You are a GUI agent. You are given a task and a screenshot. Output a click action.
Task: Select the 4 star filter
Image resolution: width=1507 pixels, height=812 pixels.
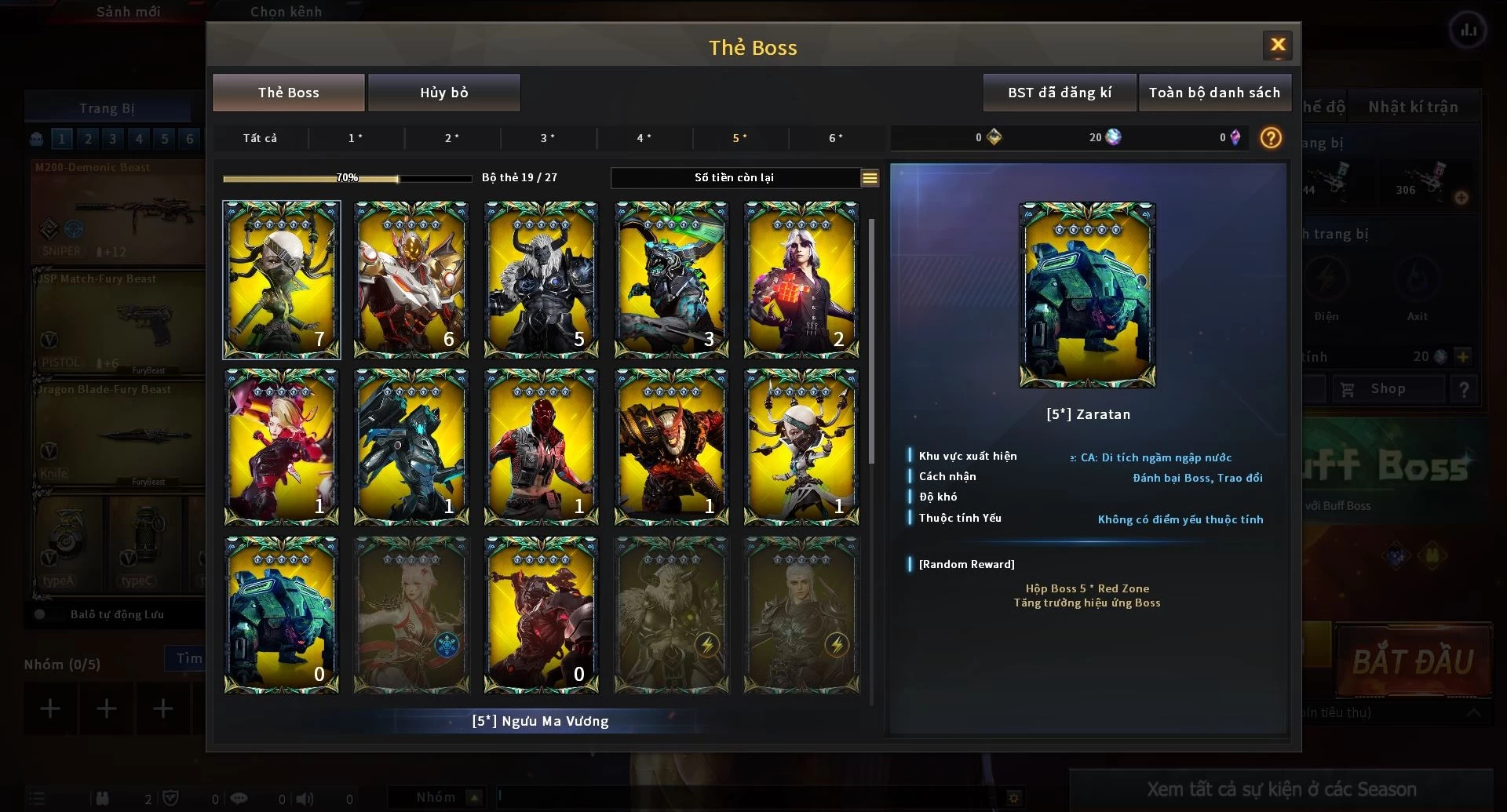(644, 138)
